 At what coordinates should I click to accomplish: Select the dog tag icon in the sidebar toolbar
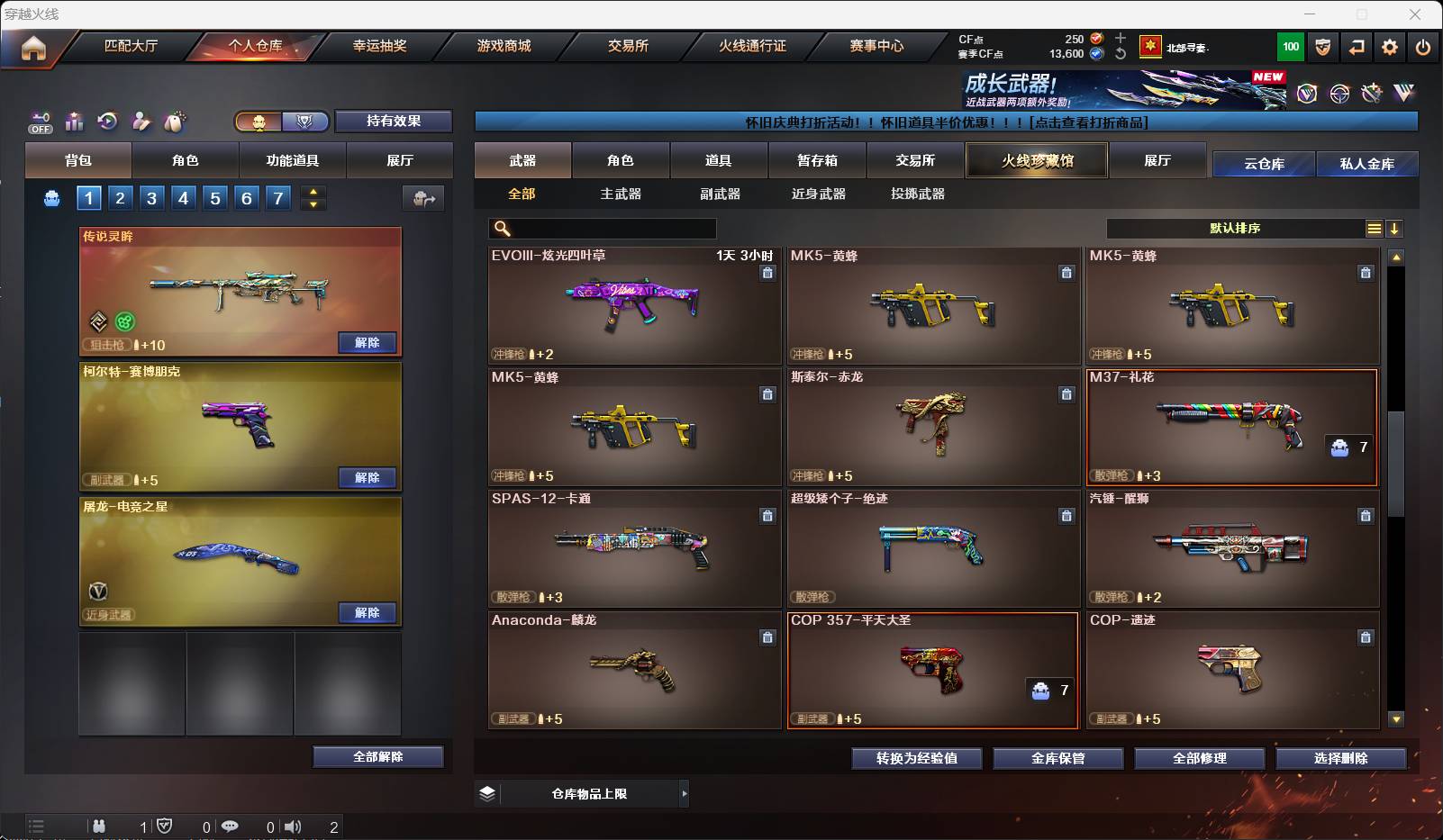pyautogui.click(x=174, y=122)
